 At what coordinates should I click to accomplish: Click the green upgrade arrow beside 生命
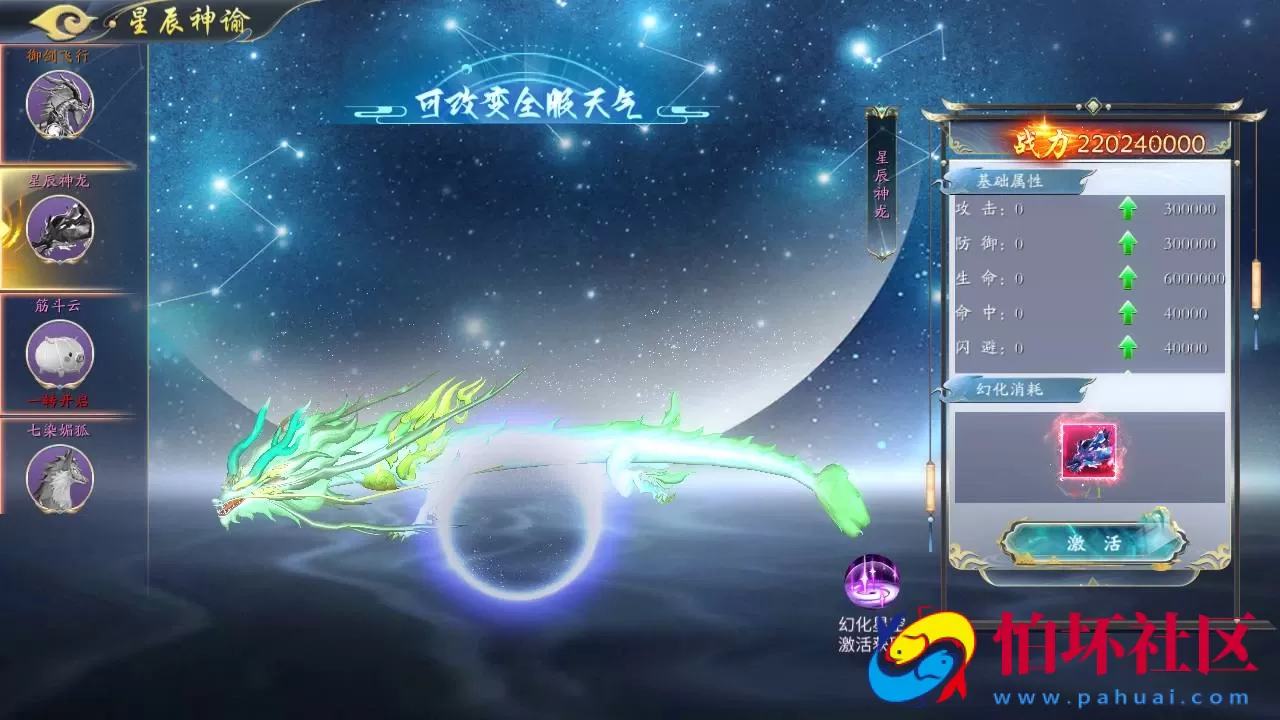point(1128,278)
